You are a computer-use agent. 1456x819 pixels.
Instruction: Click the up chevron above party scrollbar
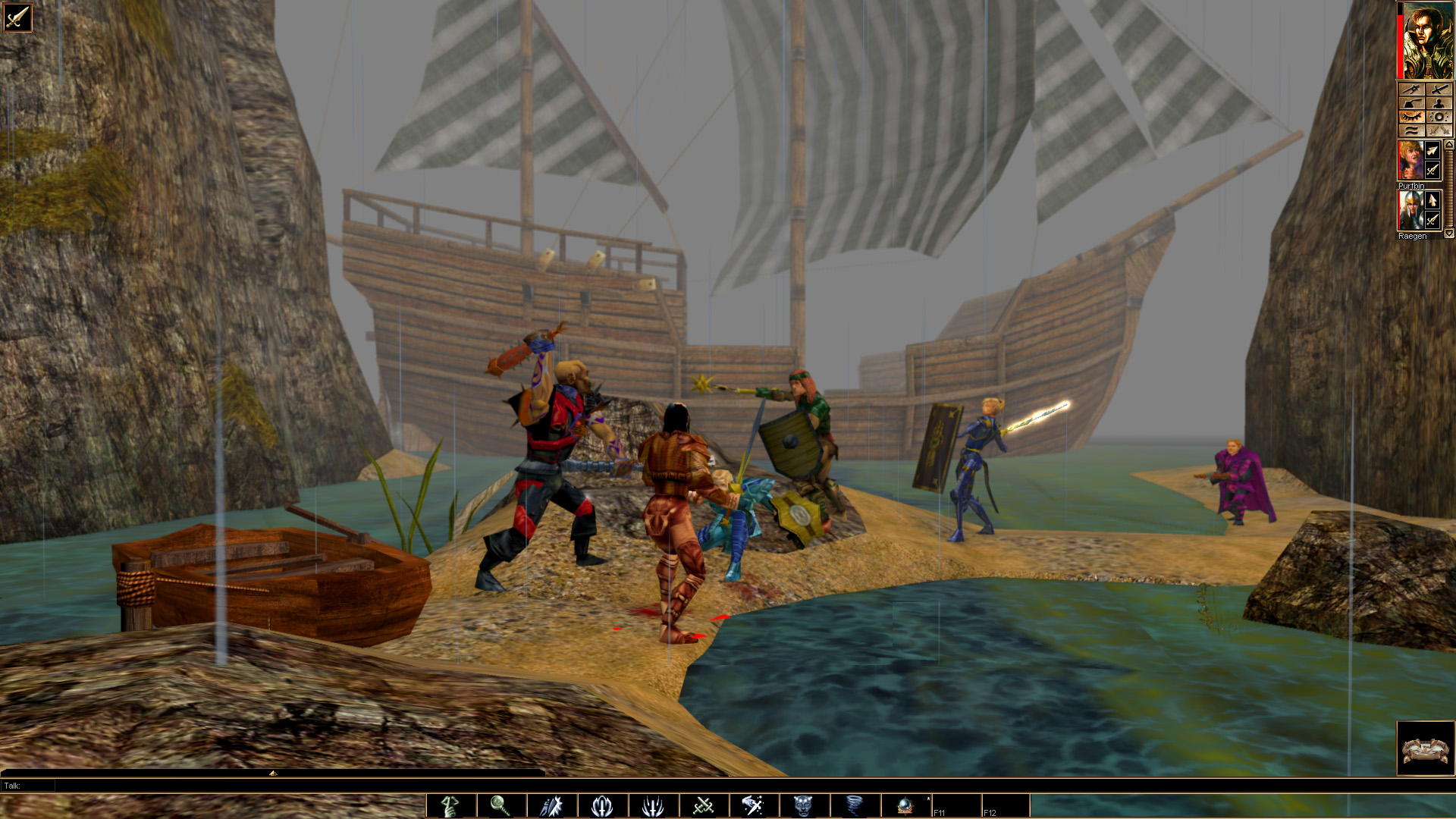pyautogui.click(x=1448, y=144)
